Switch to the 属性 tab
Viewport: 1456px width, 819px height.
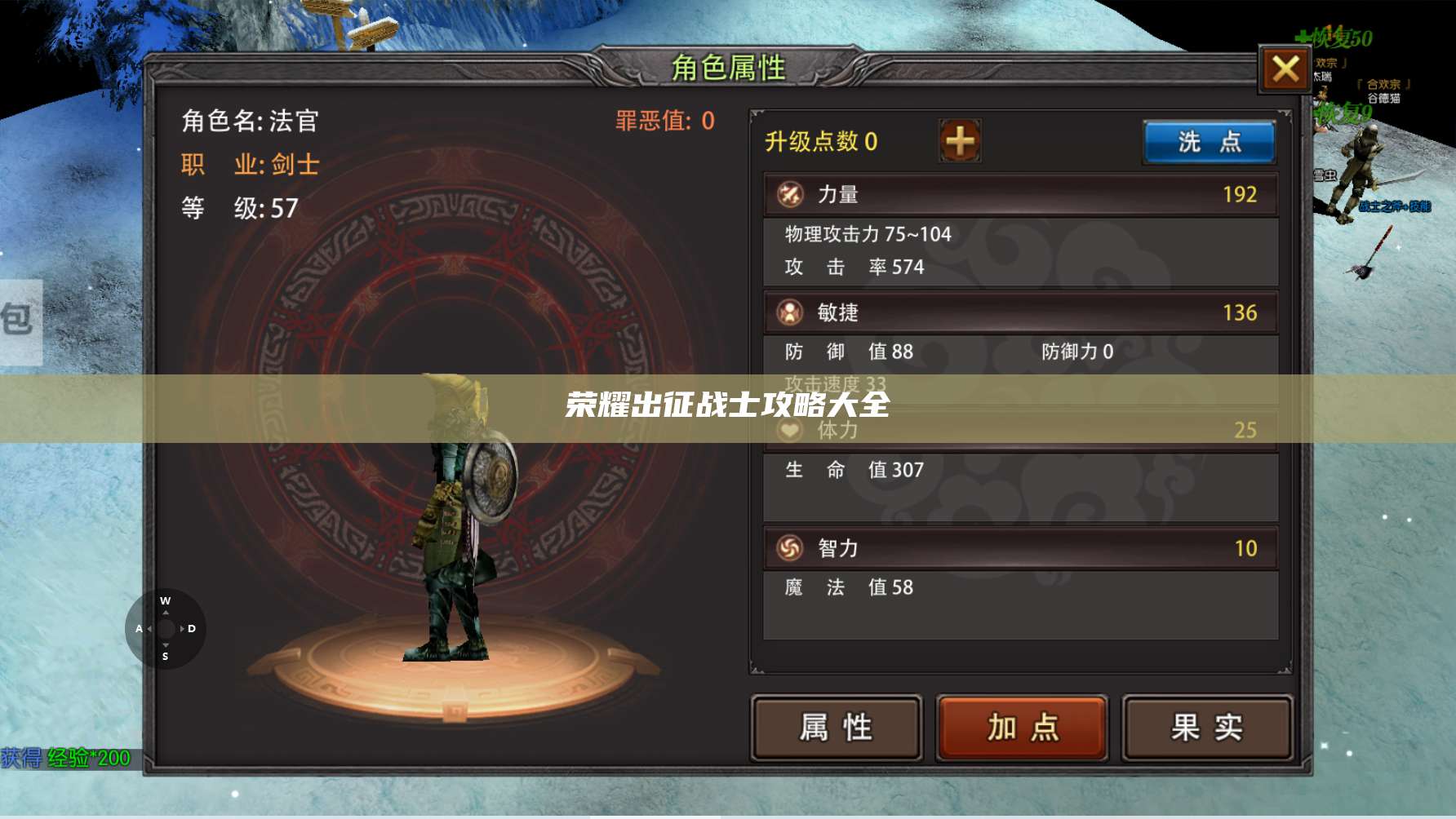pyautogui.click(x=835, y=726)
